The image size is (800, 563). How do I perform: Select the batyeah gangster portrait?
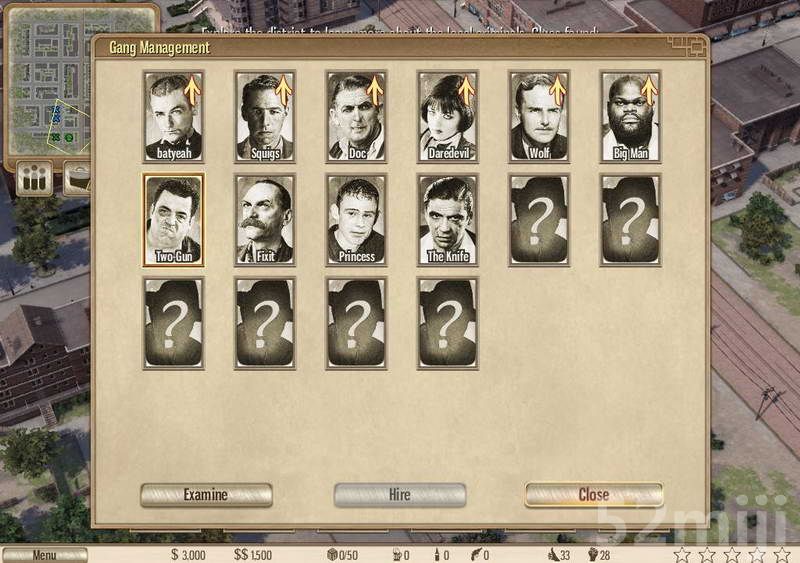173,116
